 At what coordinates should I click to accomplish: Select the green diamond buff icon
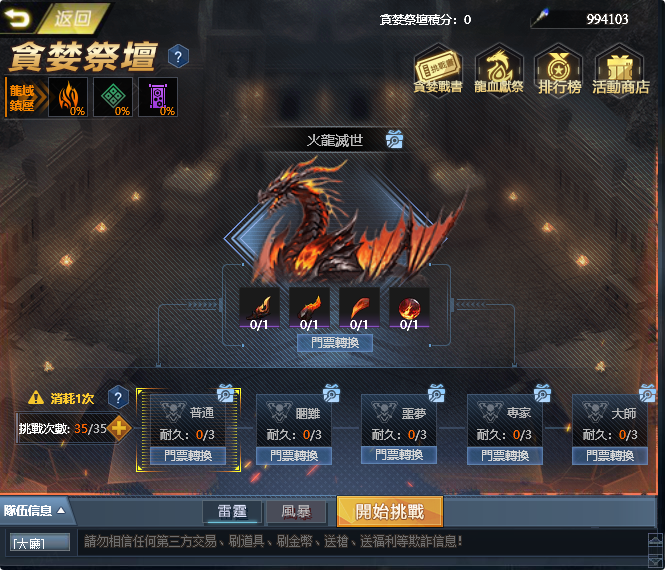[112, 97]
